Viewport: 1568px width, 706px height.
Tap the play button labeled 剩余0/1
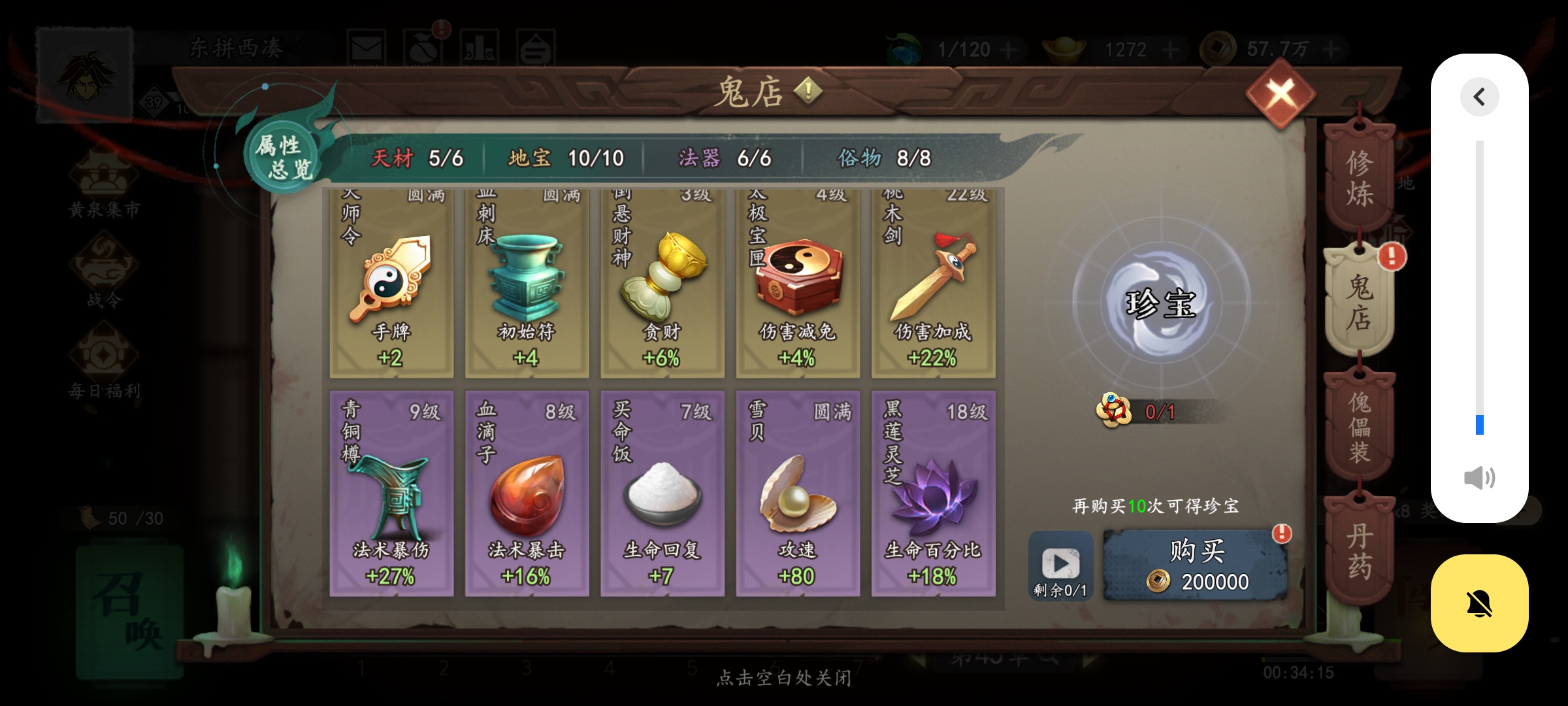coord(1062,563)
